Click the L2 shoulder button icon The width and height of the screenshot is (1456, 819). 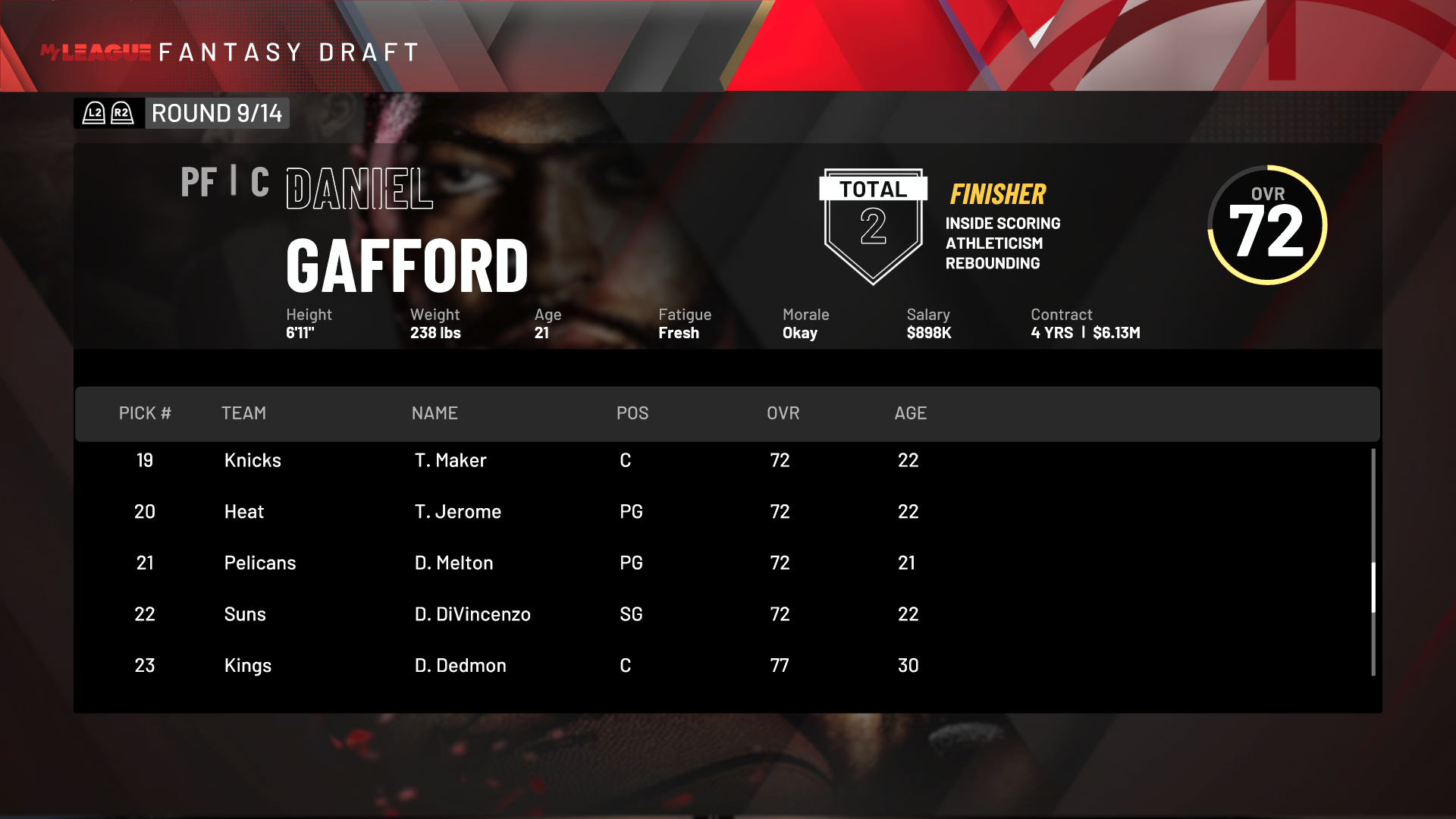click(93, 113)
